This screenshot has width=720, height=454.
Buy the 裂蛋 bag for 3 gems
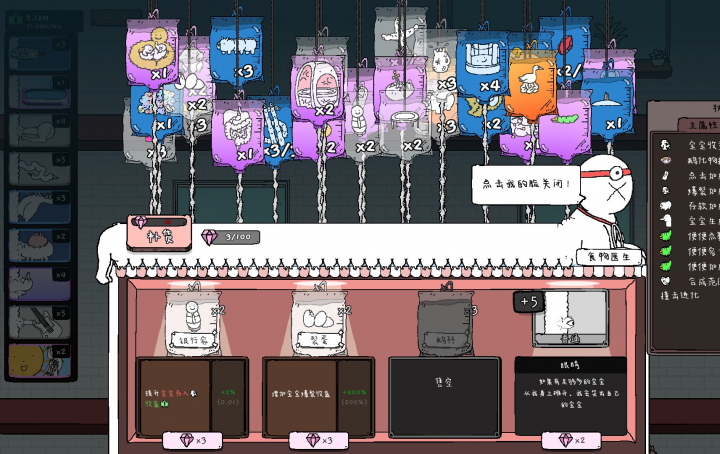point(319,441)
